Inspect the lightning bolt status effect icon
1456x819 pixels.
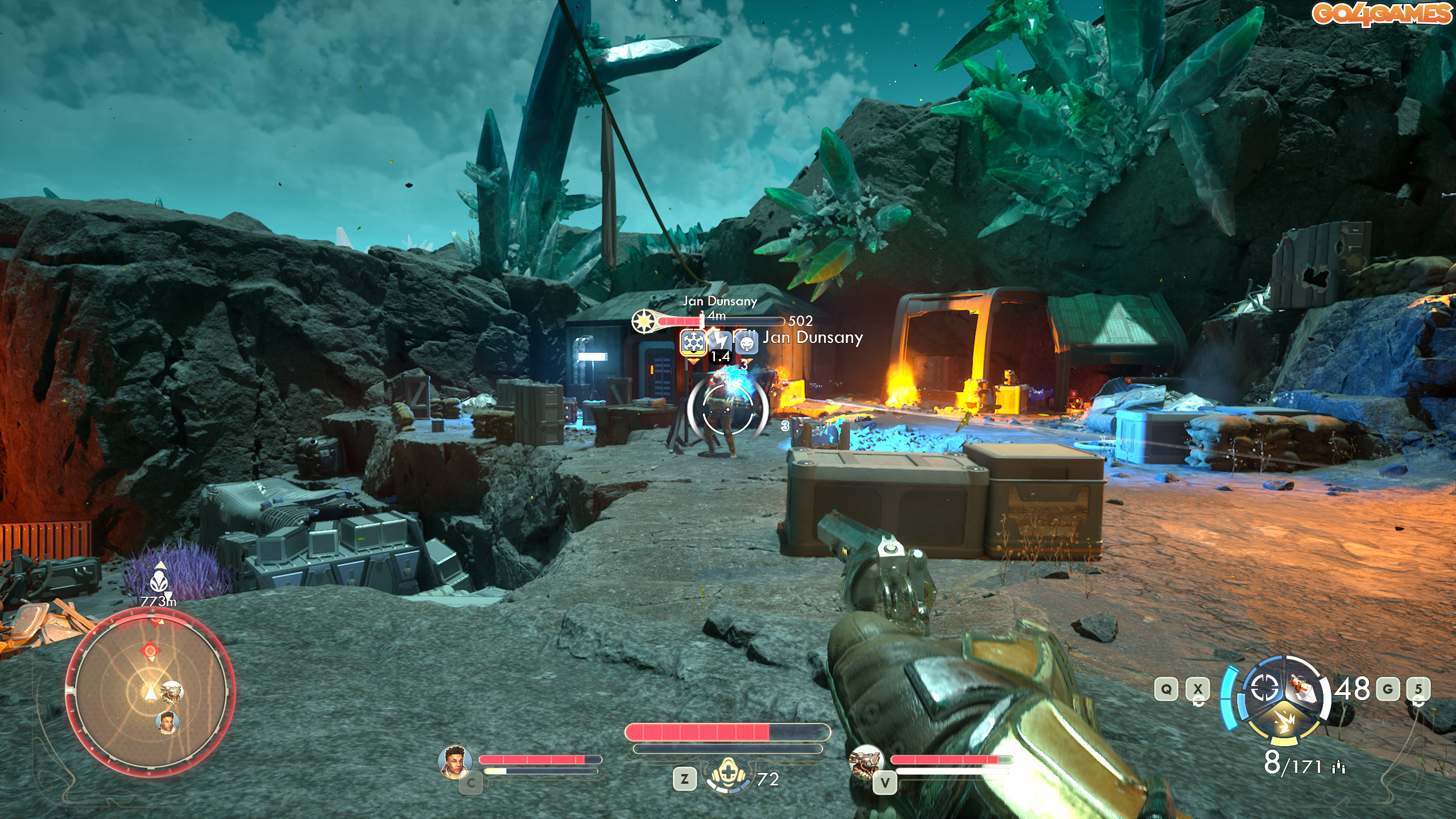[x=720, y=341]
